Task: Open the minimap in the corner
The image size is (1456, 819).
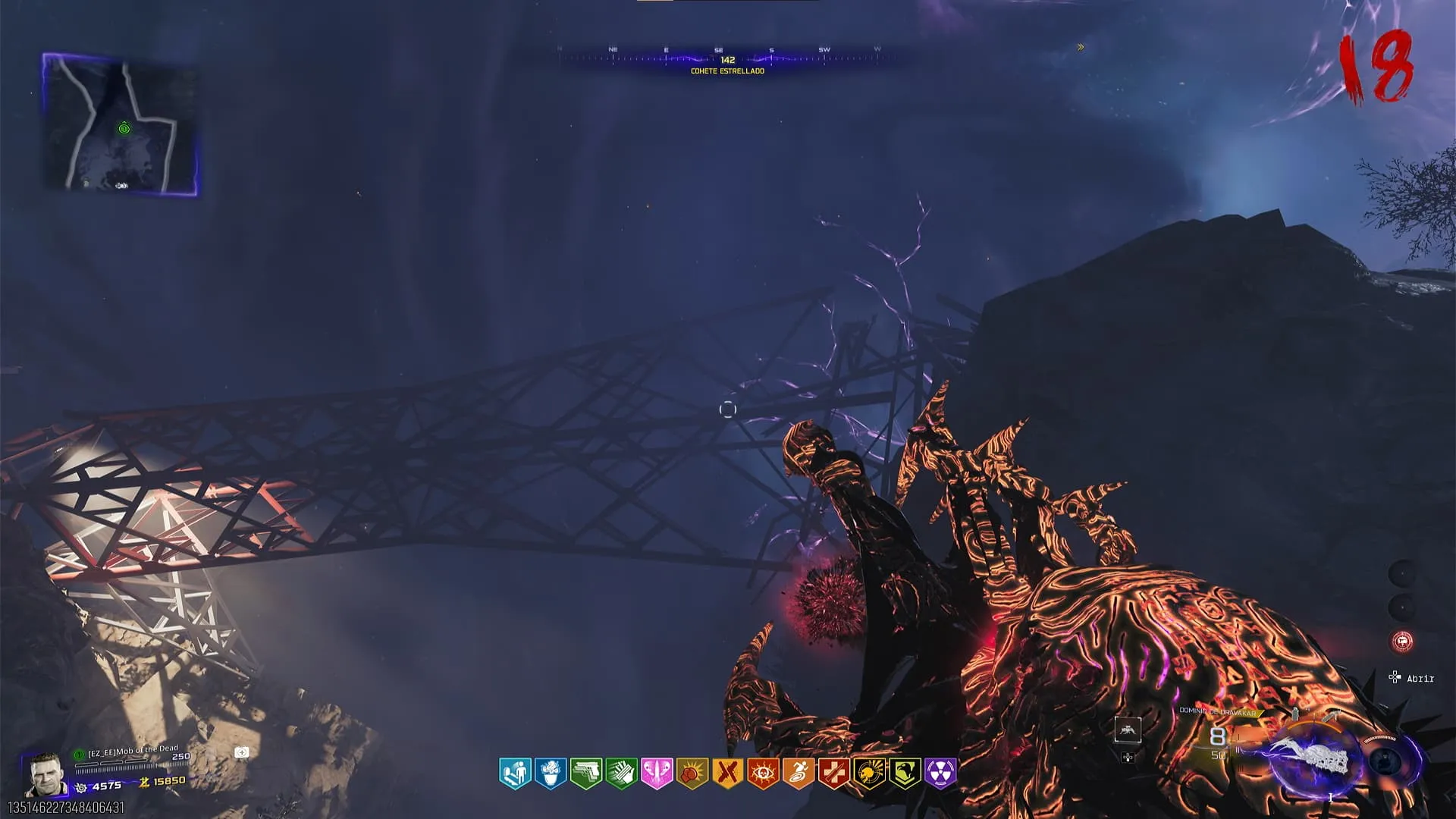Action: 120,125
